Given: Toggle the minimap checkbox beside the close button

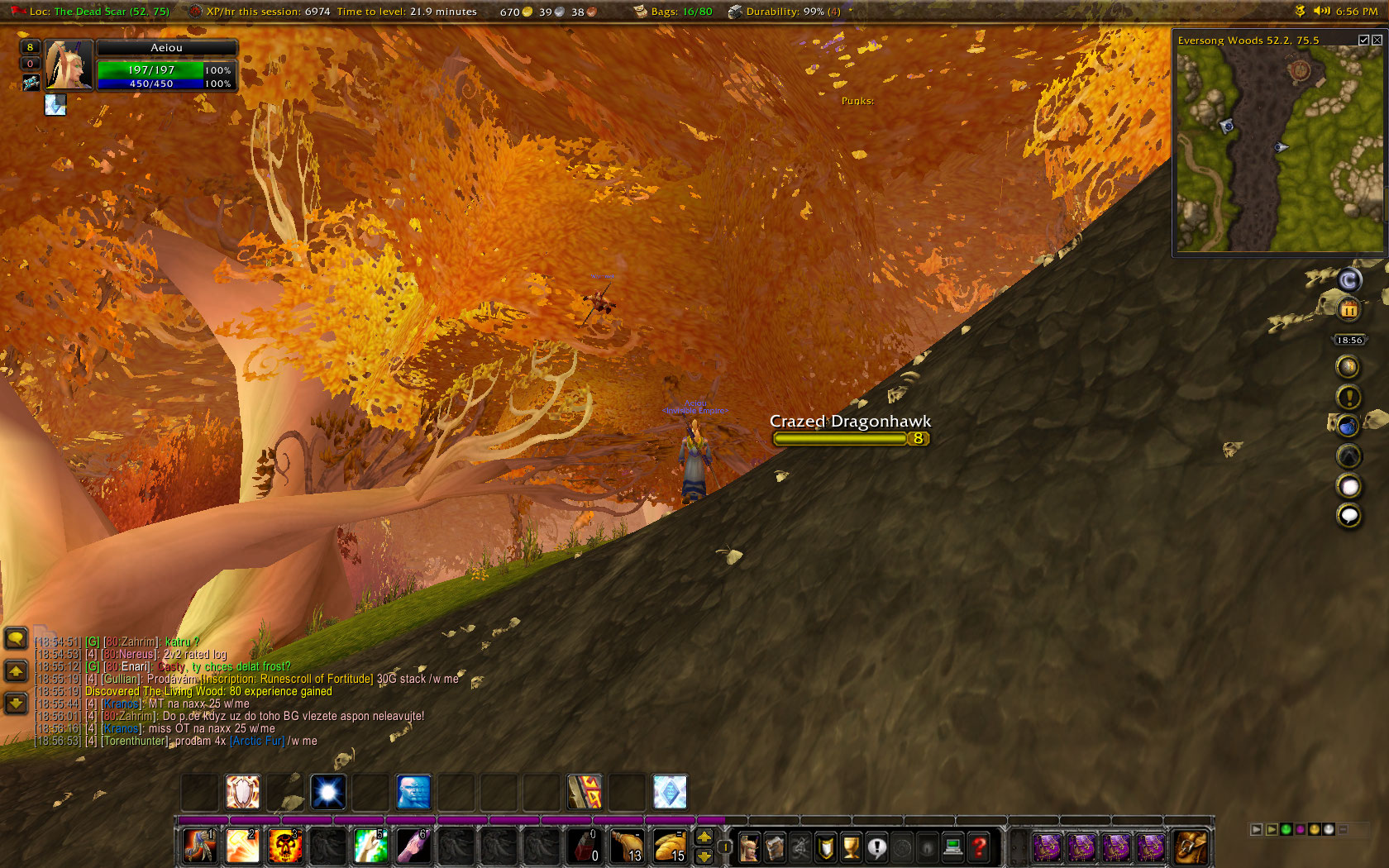Looking at the screenshot, I should tap(1363, 40).
